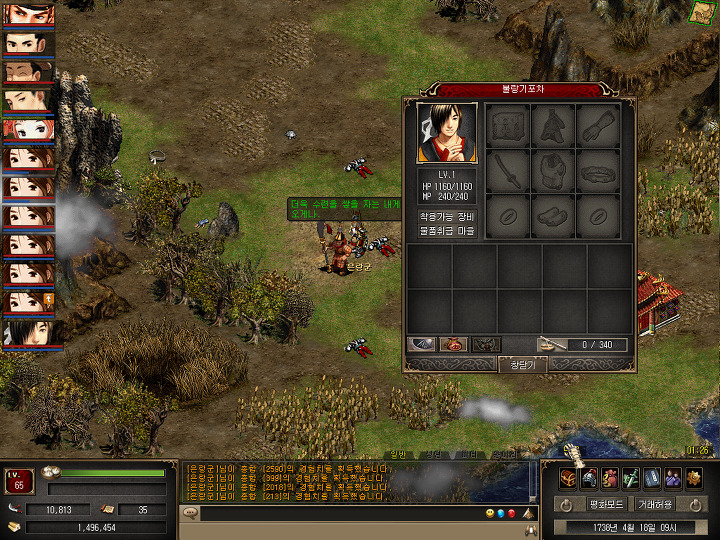
Task: Click the 착용가능 장비 button
Action: [x=447, y=216]
